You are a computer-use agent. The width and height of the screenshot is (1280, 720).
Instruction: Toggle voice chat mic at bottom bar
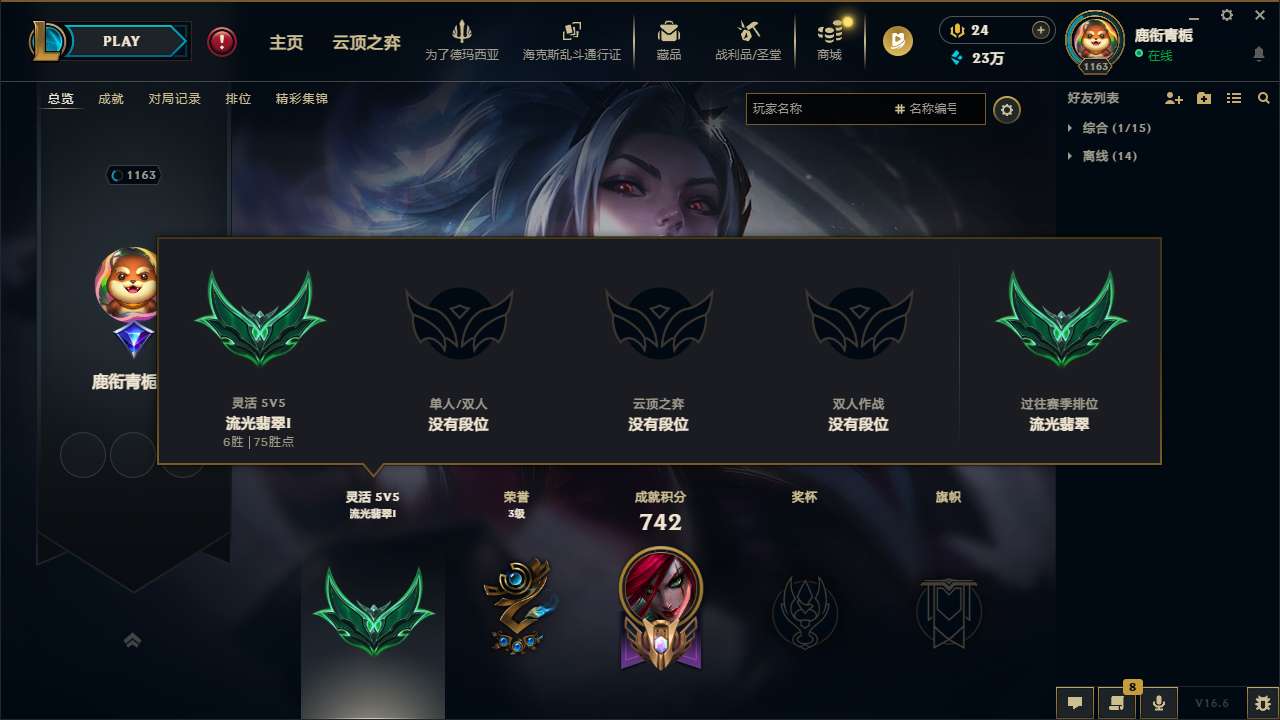point(1159,703)
